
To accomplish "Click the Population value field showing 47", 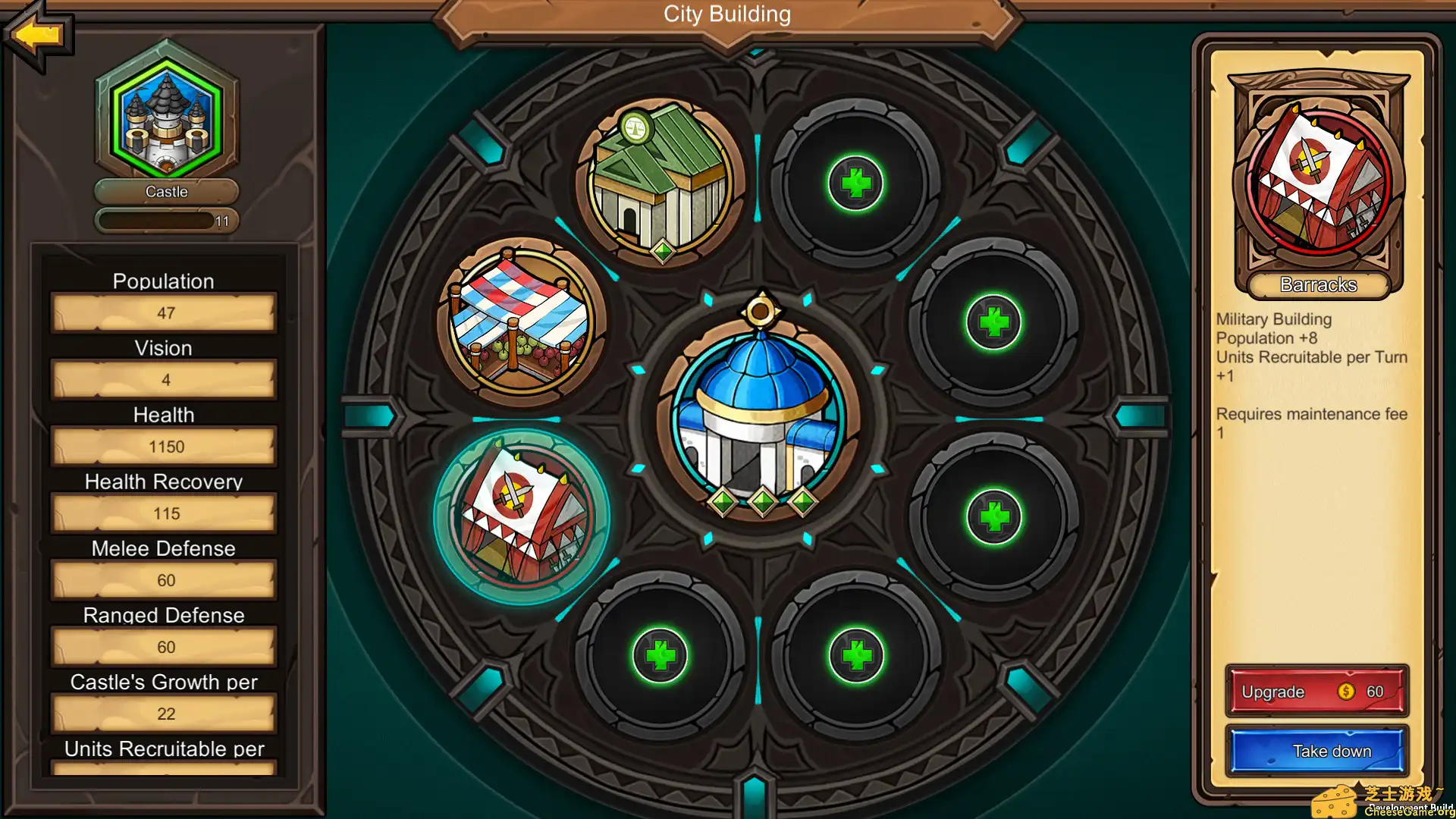I will (165, 313).
